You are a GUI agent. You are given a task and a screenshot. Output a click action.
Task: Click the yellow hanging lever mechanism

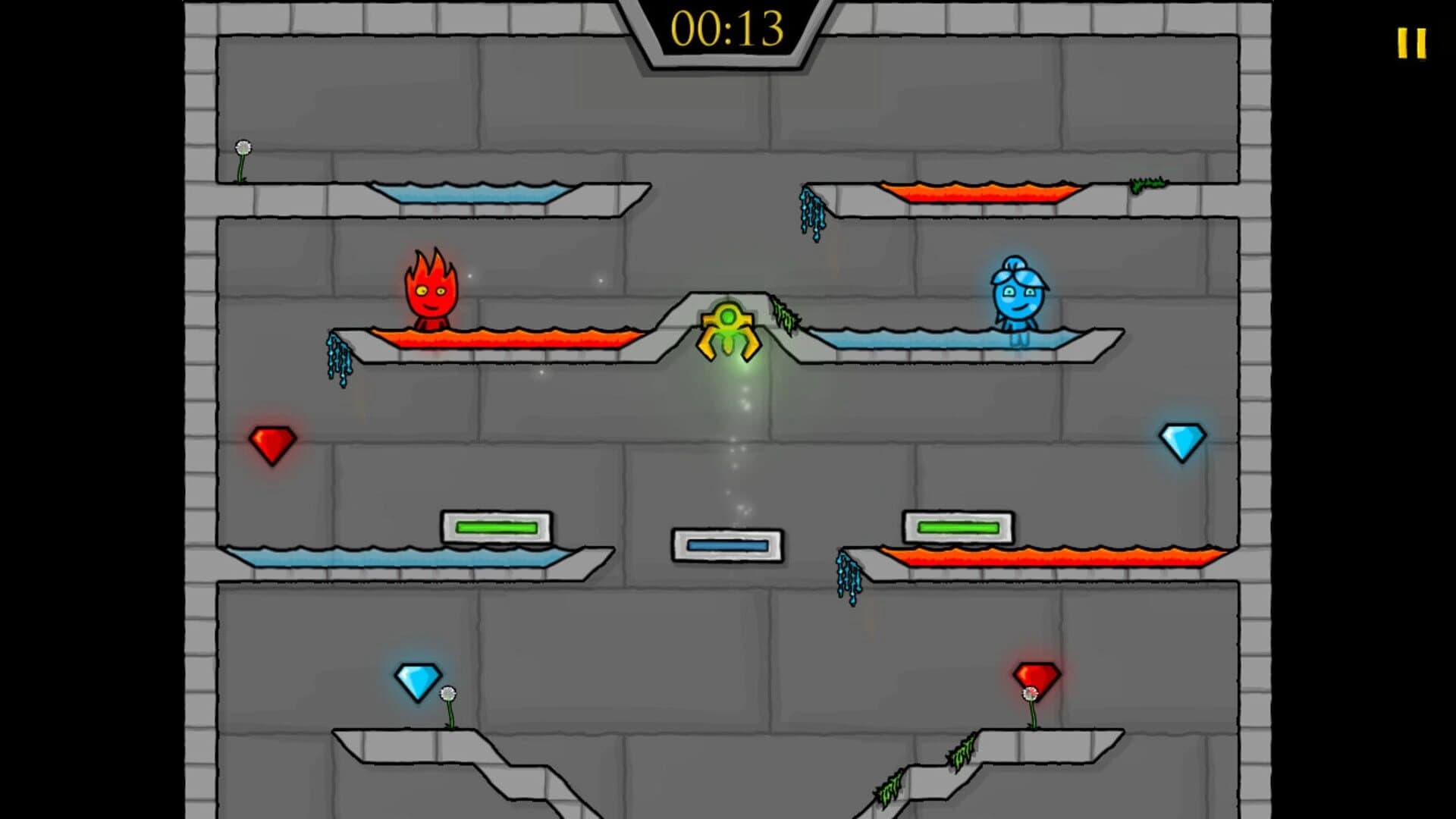[x=728, y=334]
